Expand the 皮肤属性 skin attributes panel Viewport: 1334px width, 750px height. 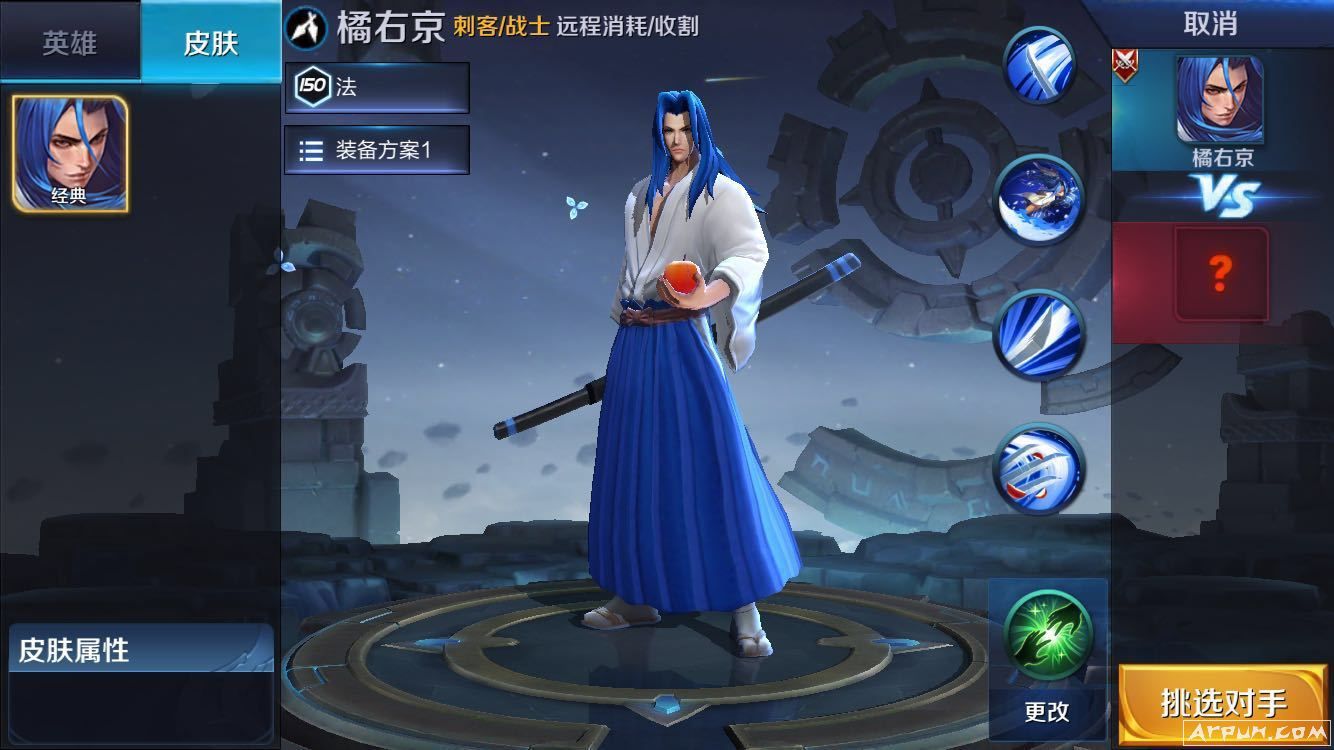(x=140, y=649)
